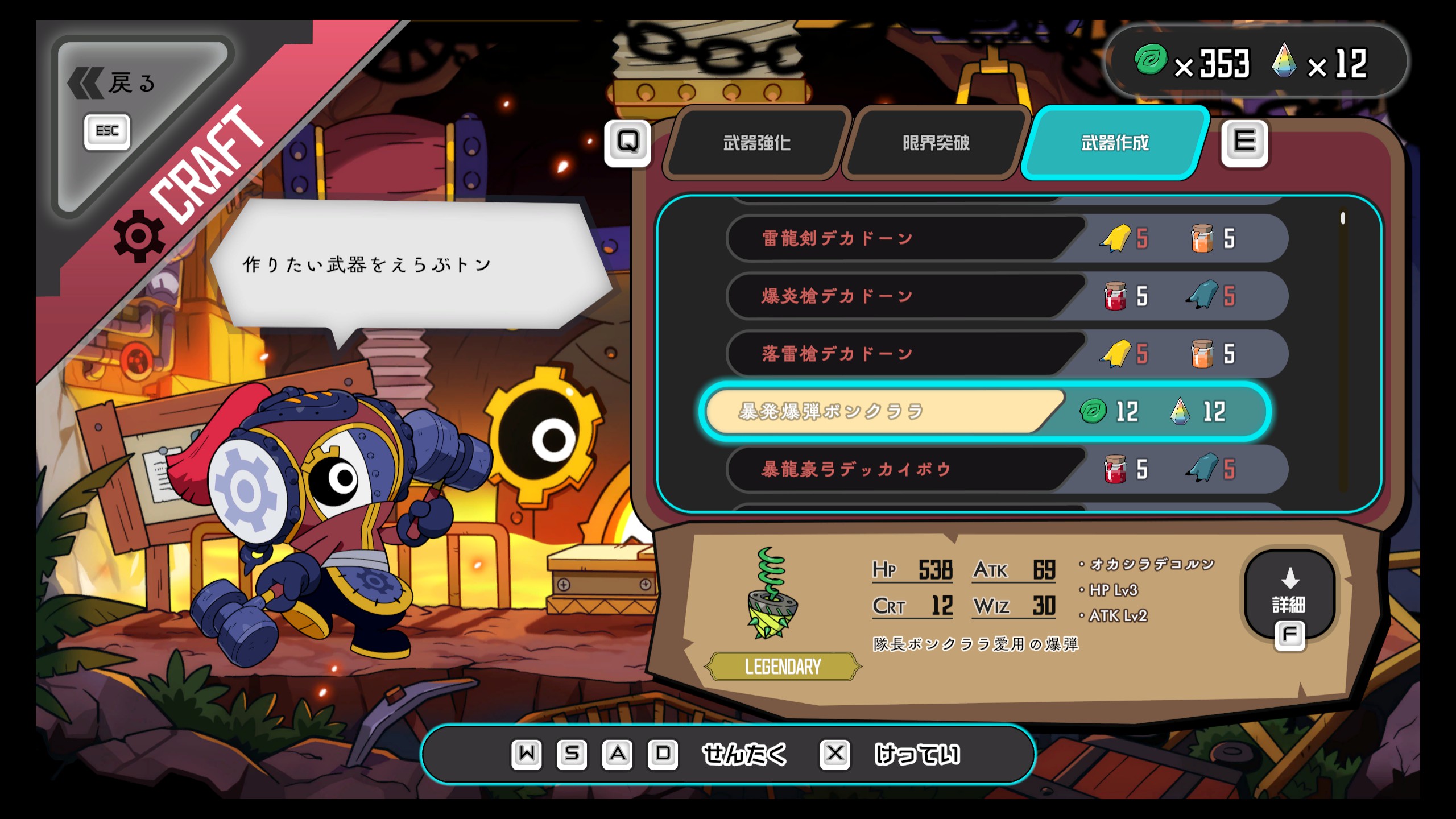This screenshot has width=1456, height=819.
Task: Switch to the 武器強化 tab
Action: point(756,143)
